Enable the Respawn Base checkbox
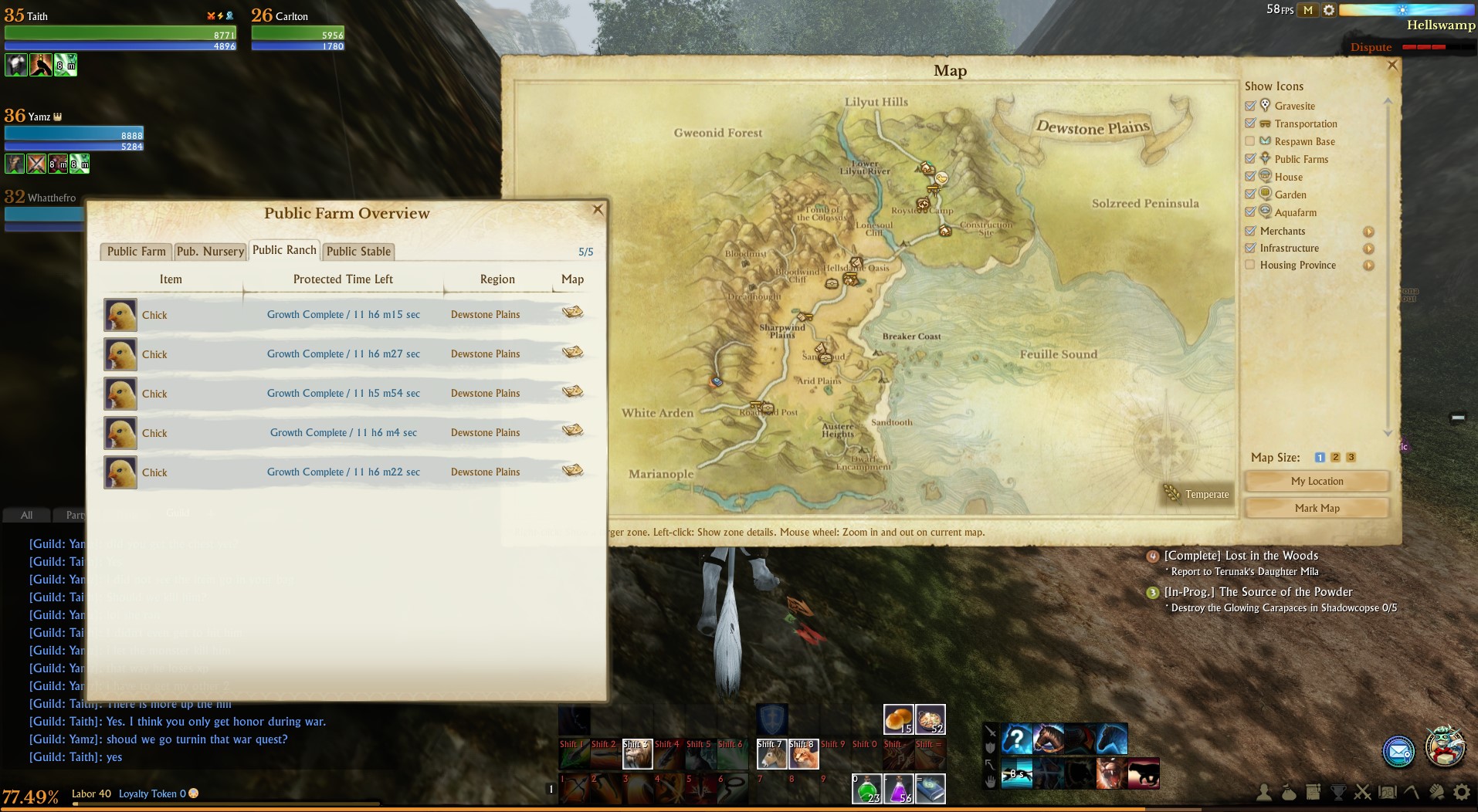The image size is (1478, 812). (1250, 141)
